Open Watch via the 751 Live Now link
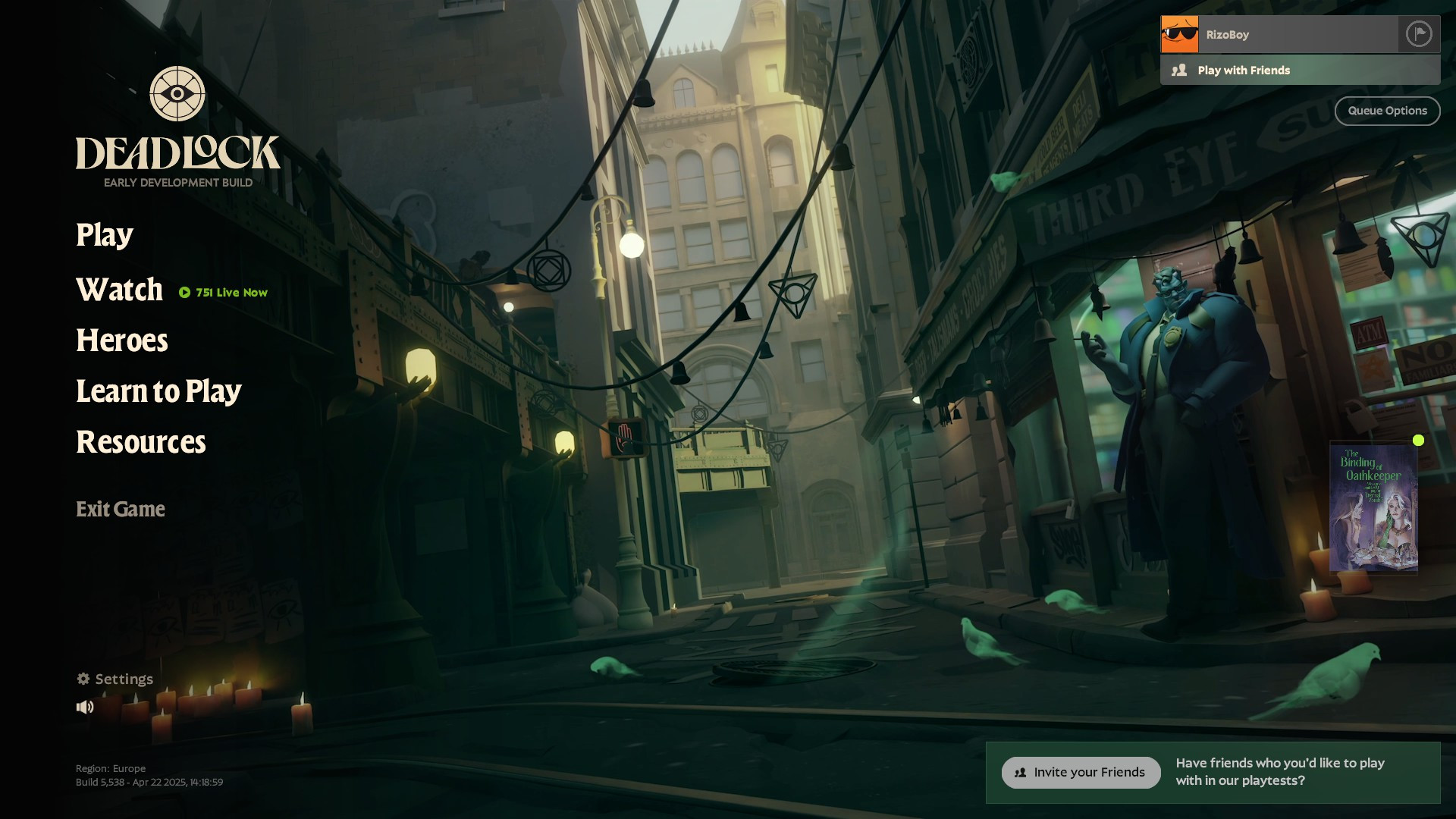The height and width of the screenshot is (819, 1456). coord(230,292)
